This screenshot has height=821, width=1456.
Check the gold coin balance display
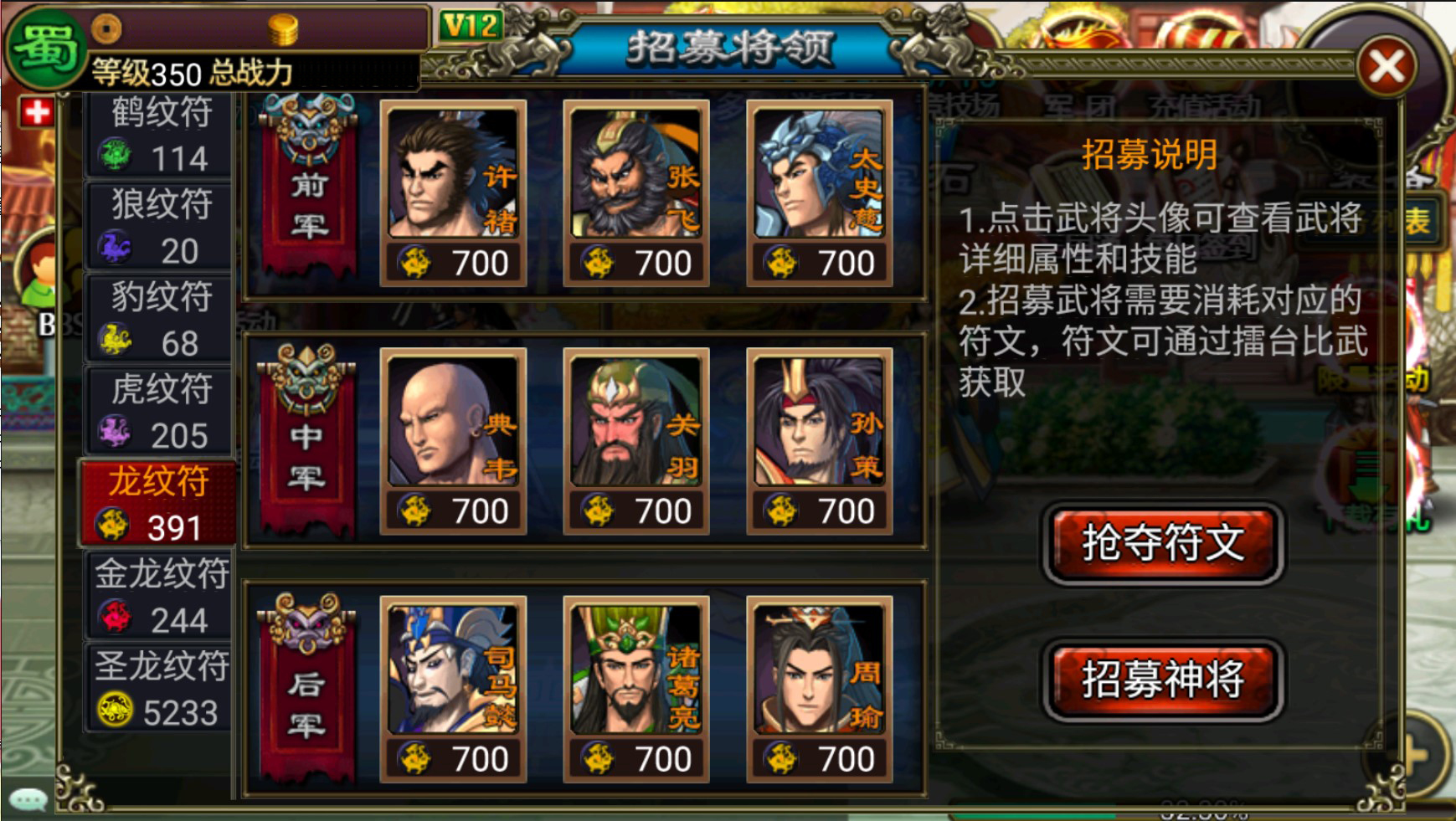pos(285,28)
